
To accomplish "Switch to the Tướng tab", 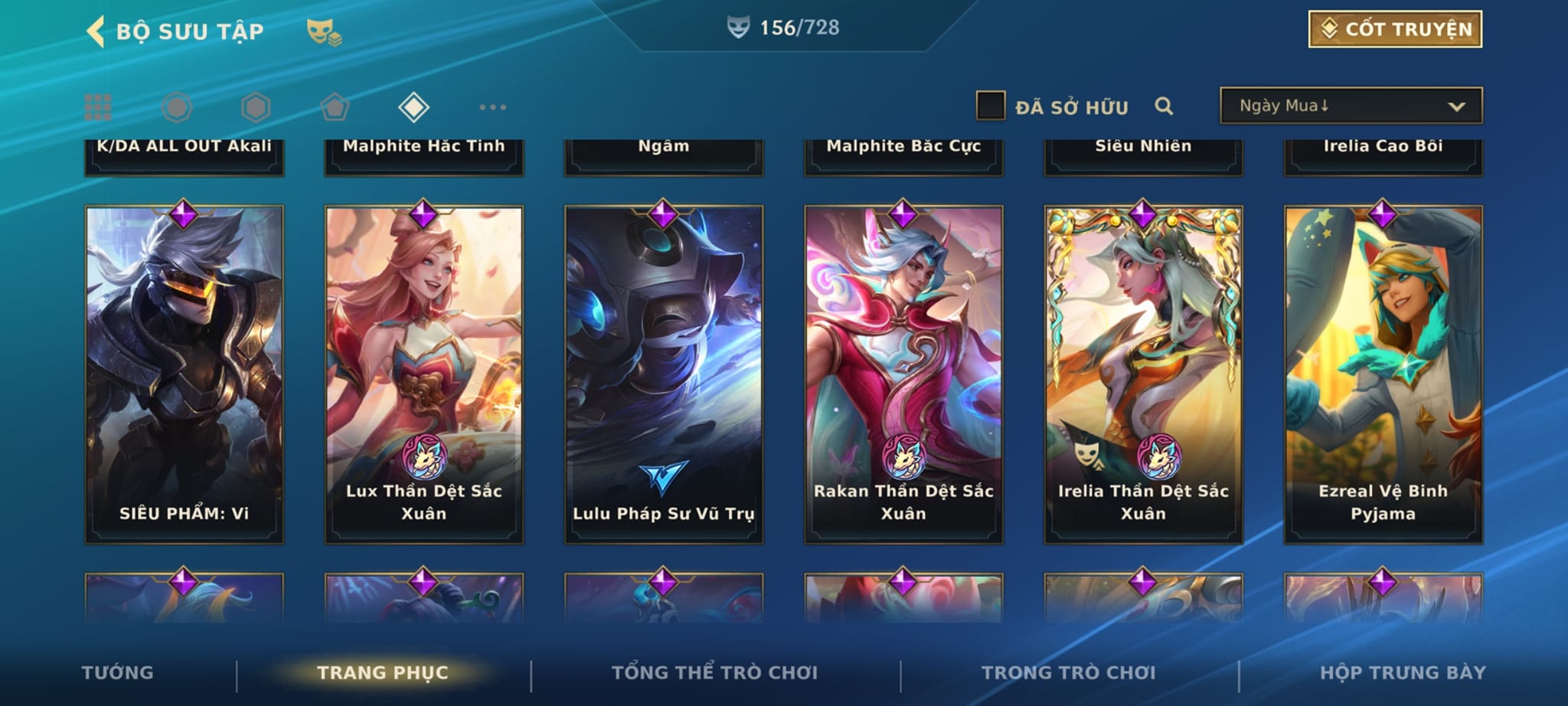I will (x=117, y=672).
